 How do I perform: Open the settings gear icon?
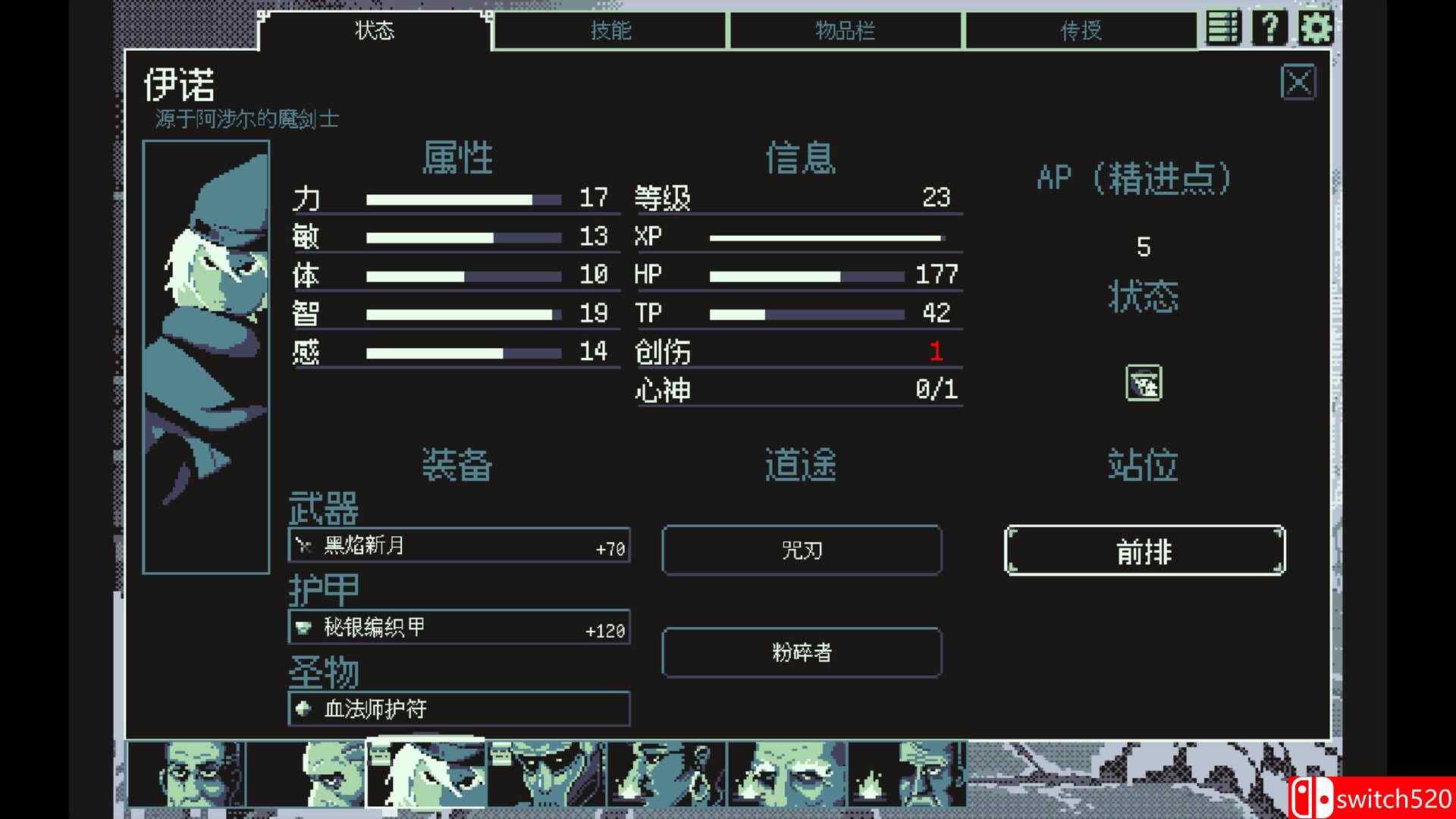pos(1317,27)
